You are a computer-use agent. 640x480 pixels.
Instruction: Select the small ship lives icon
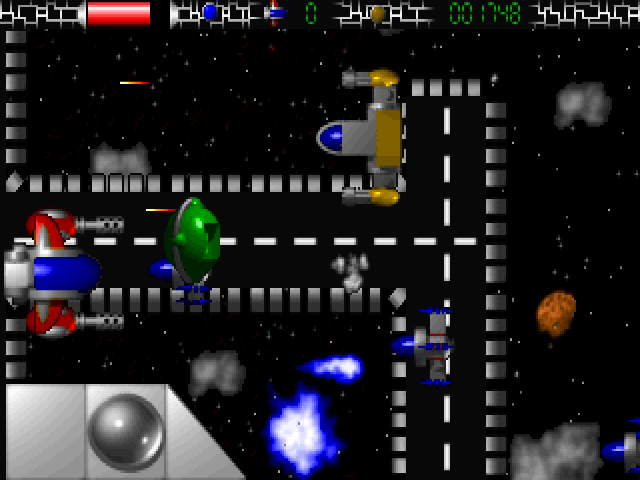pyautogui.click(x=275, y=13)
